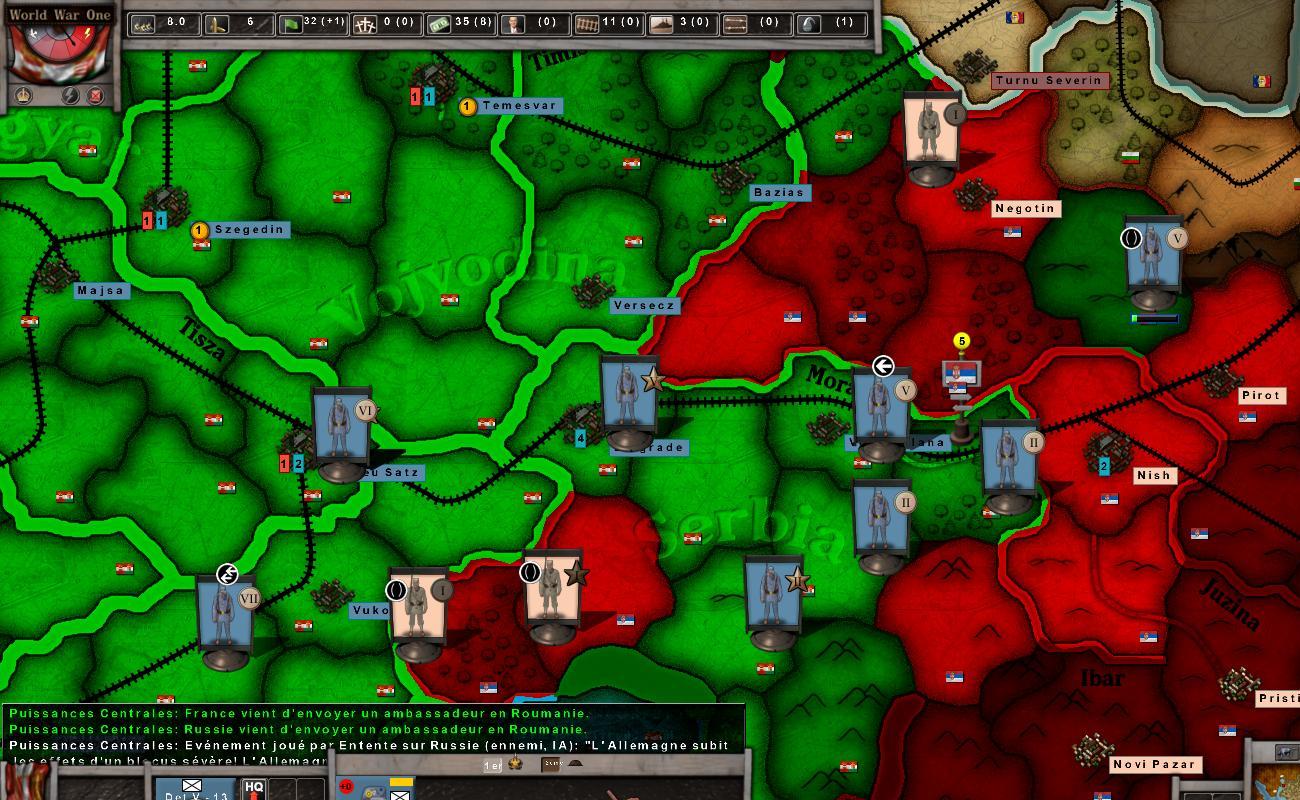Click the lightning bolt button under the dial
This screenshot has width=1300, height=800.
point(71,96)
